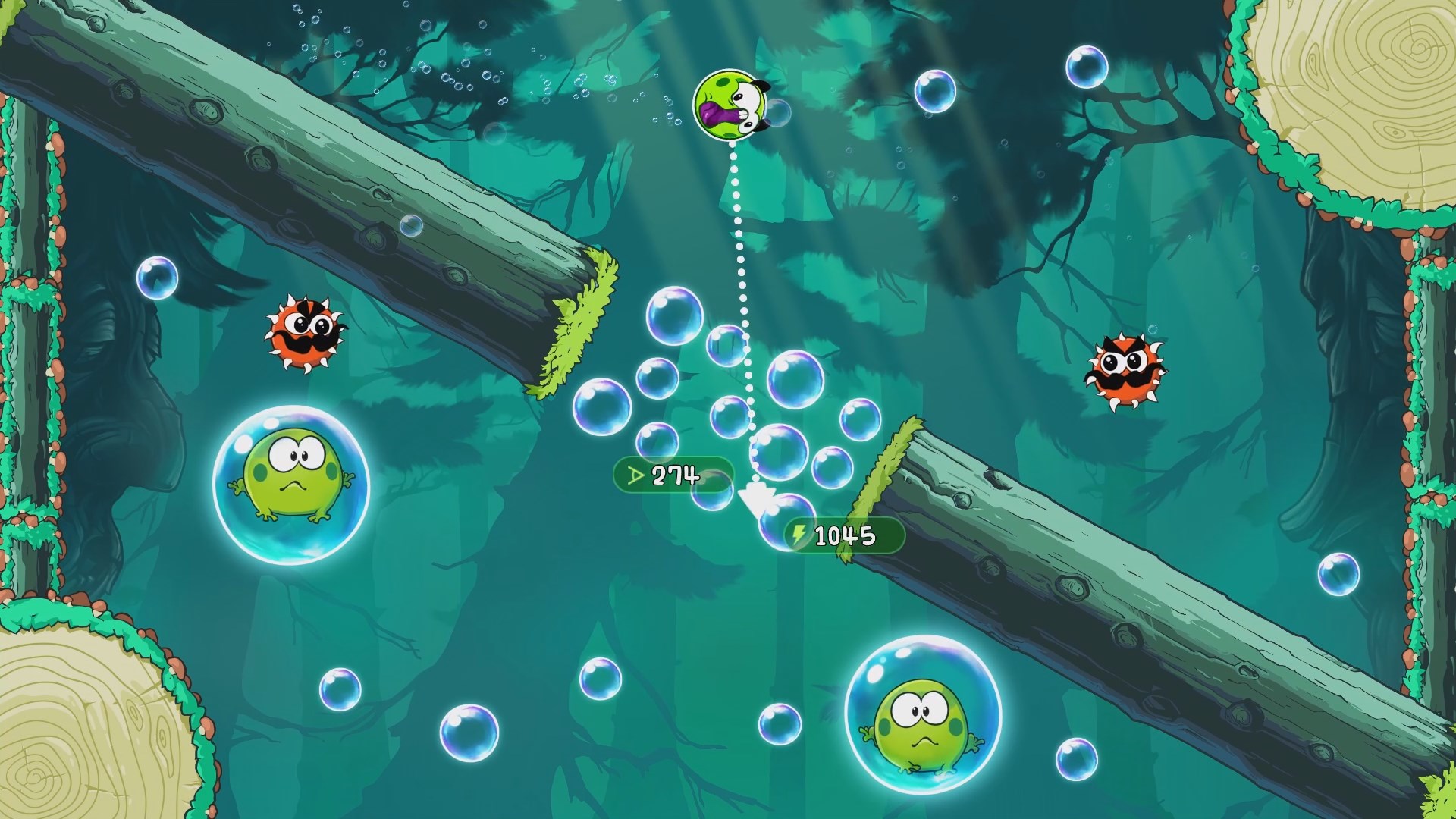
Task: Select the green panda-masked character at top
Action: click(728, 106)
